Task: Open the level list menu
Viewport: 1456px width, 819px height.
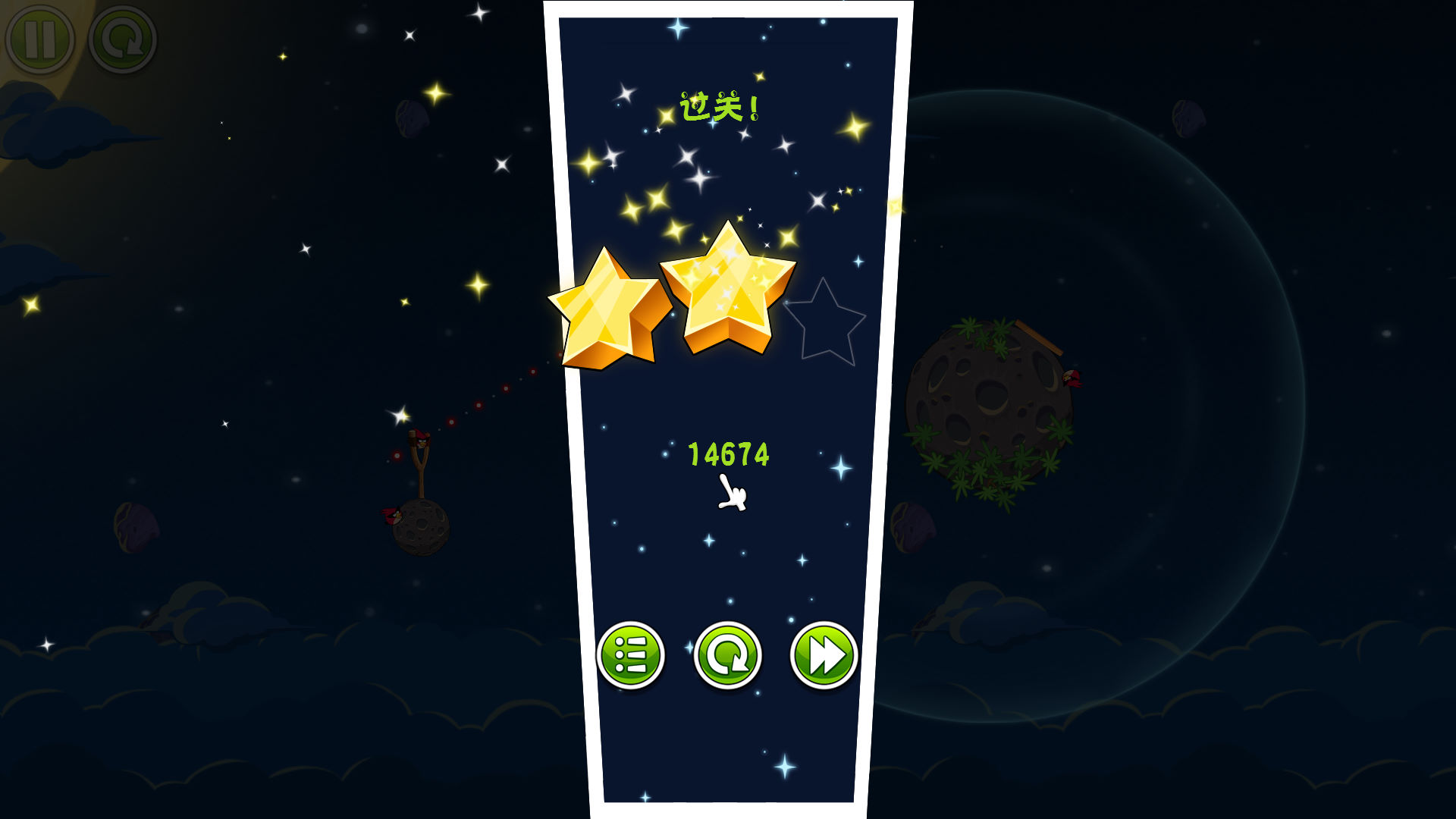Action: coord(631,655)
